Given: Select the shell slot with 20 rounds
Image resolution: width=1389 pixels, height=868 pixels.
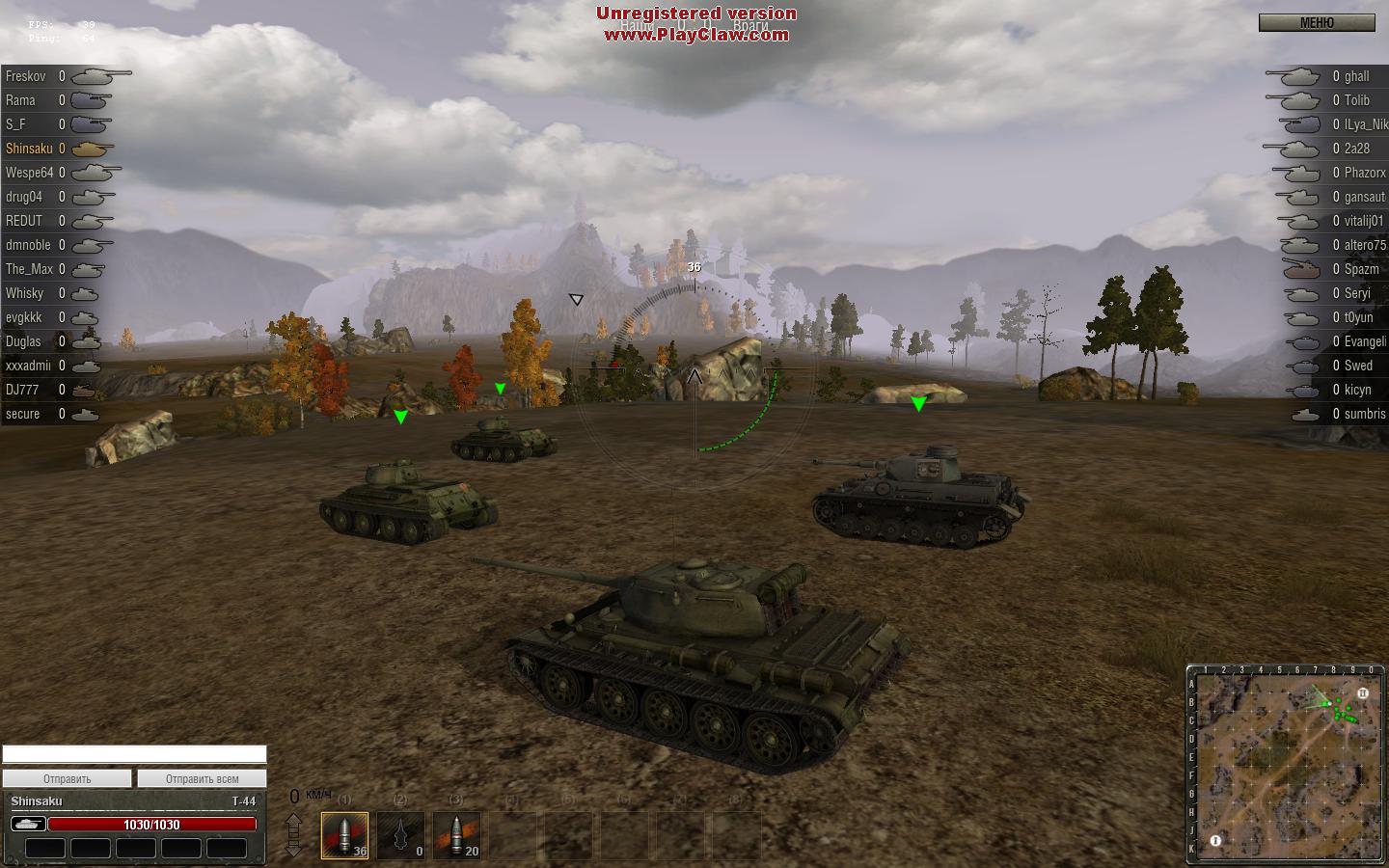Looking at the screenshot, I should click(x=456, y=834).
